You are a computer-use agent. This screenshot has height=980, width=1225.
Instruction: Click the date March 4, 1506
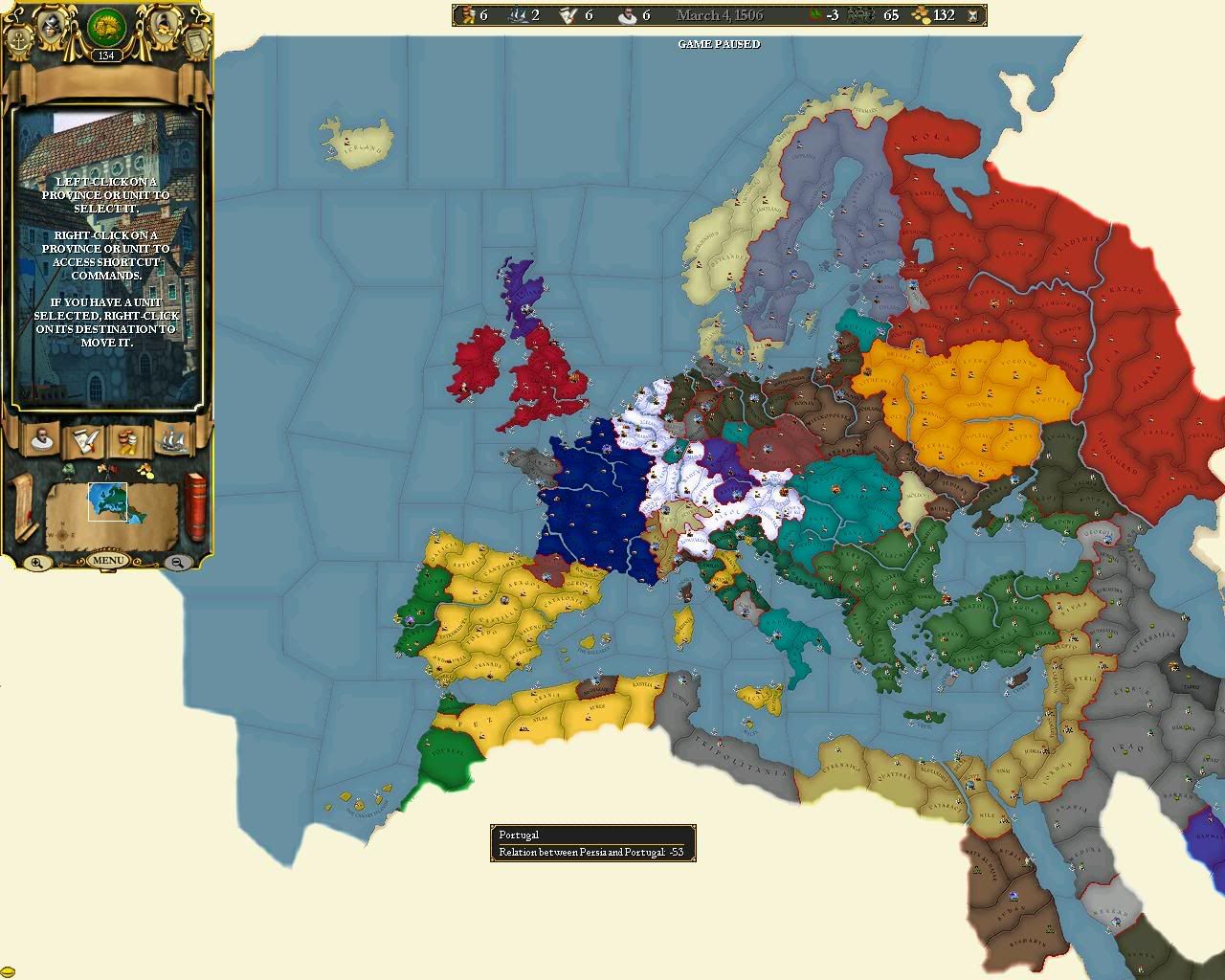718,14
